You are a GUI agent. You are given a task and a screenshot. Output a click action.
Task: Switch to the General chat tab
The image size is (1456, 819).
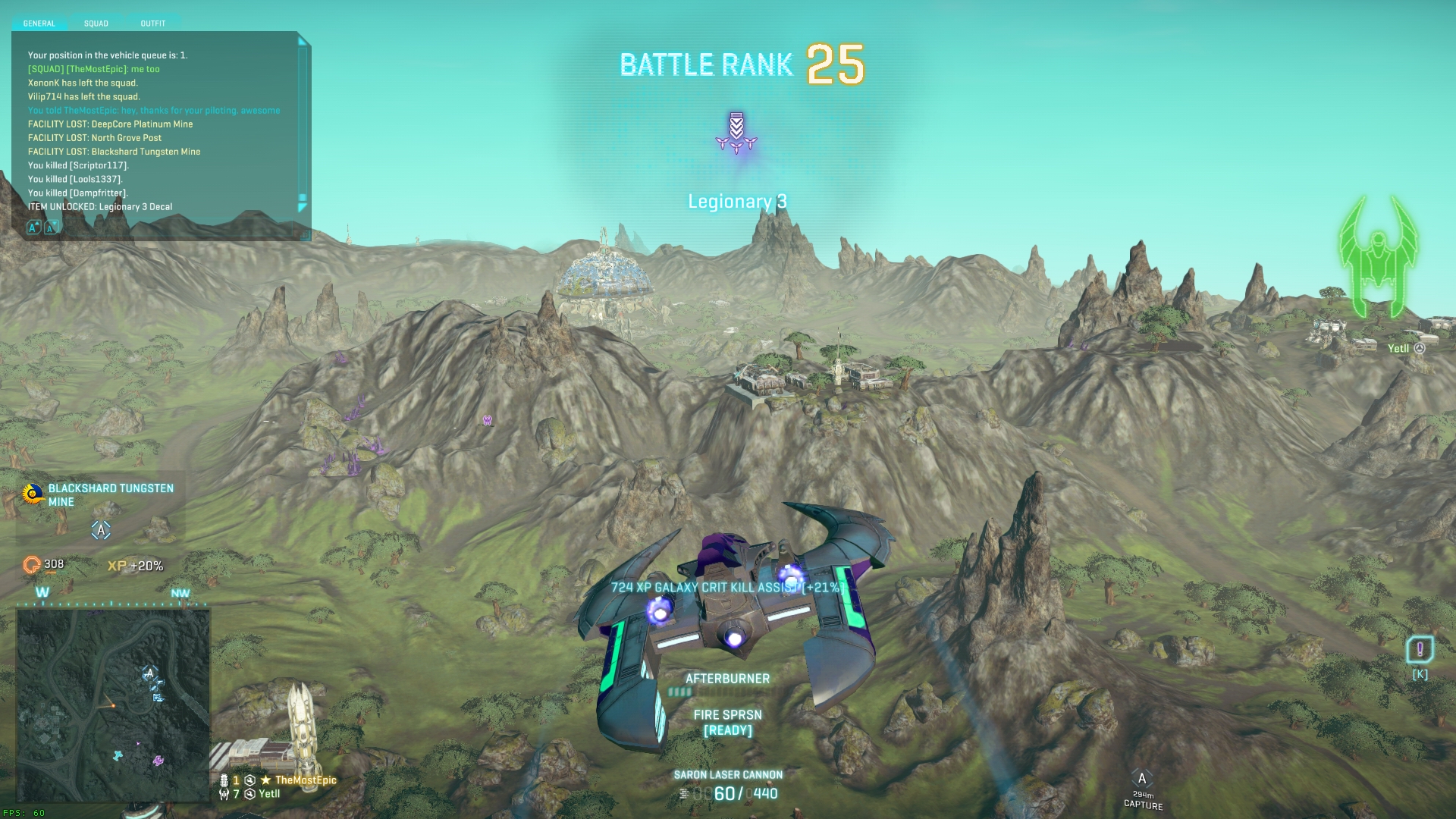click(39, 24)
